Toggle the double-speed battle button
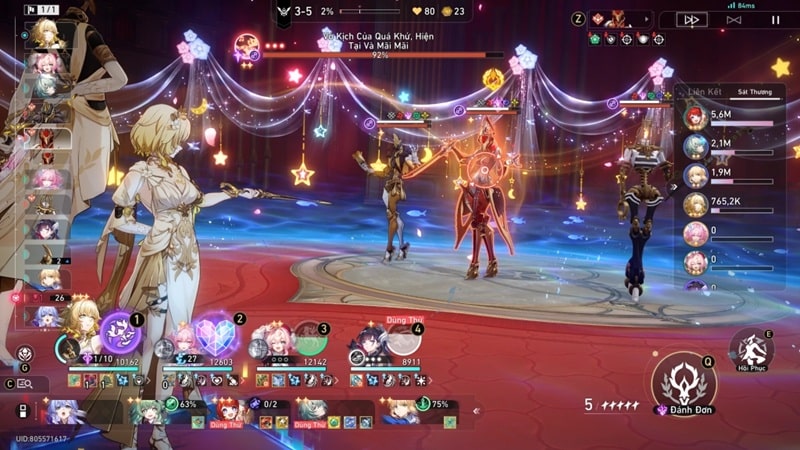 691,19
